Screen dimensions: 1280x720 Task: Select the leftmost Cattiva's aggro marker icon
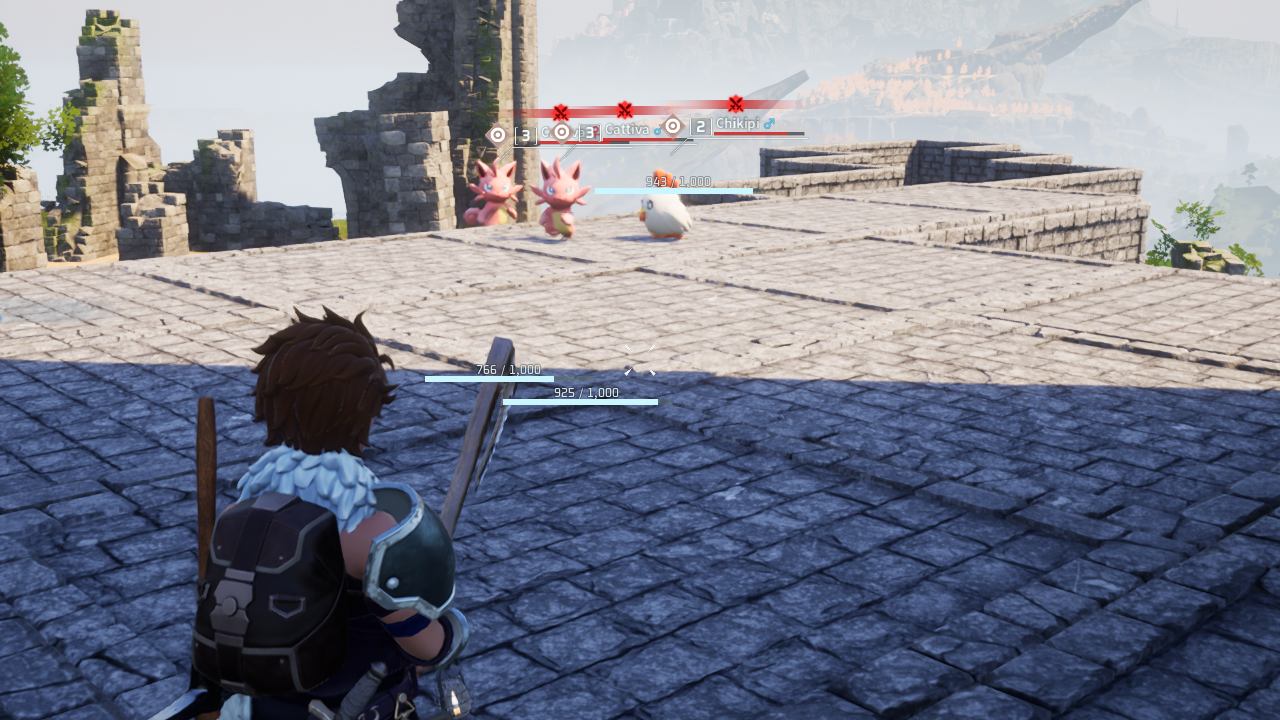coord(561,110)
